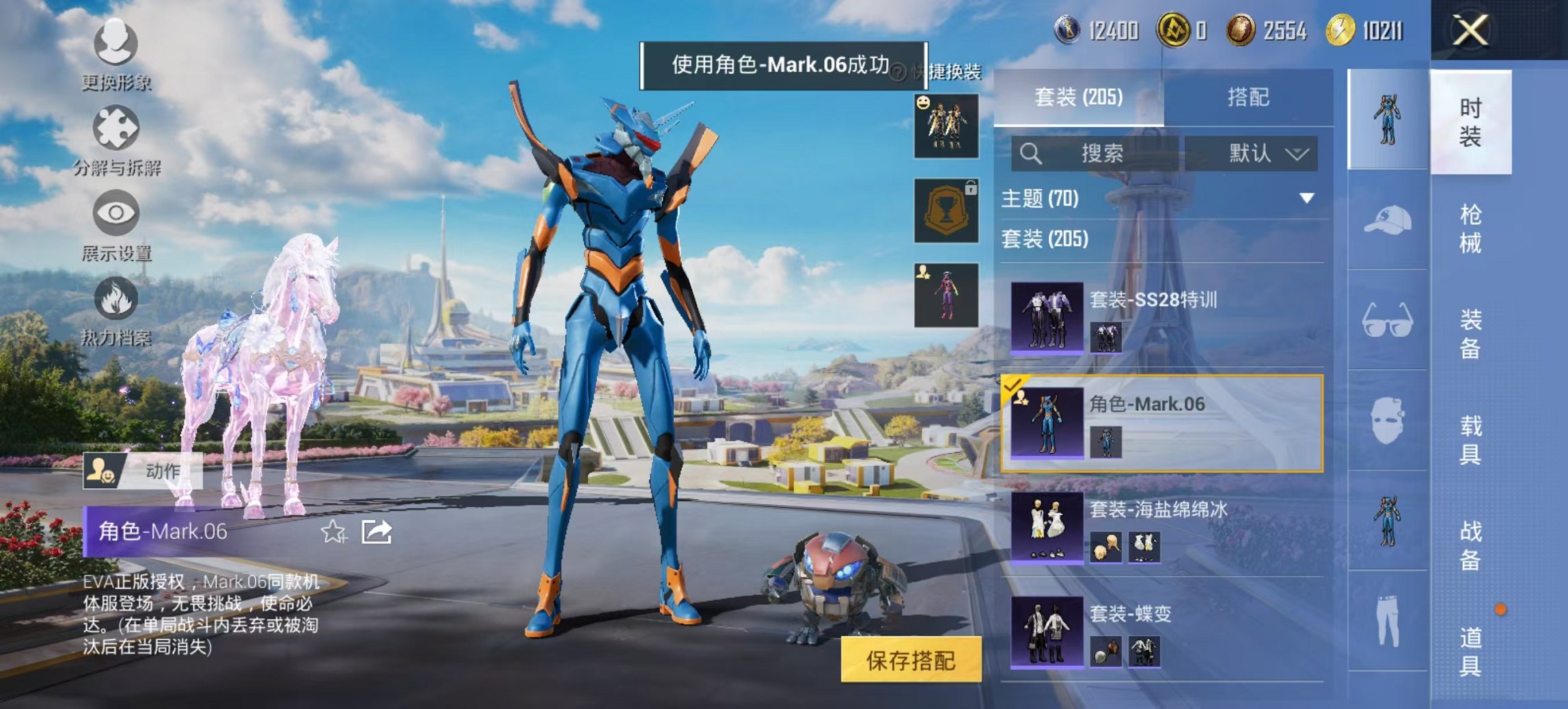Open the 默认 sort order dropdown
This screenshot has width=1568, height=709.
(1256, 153)
